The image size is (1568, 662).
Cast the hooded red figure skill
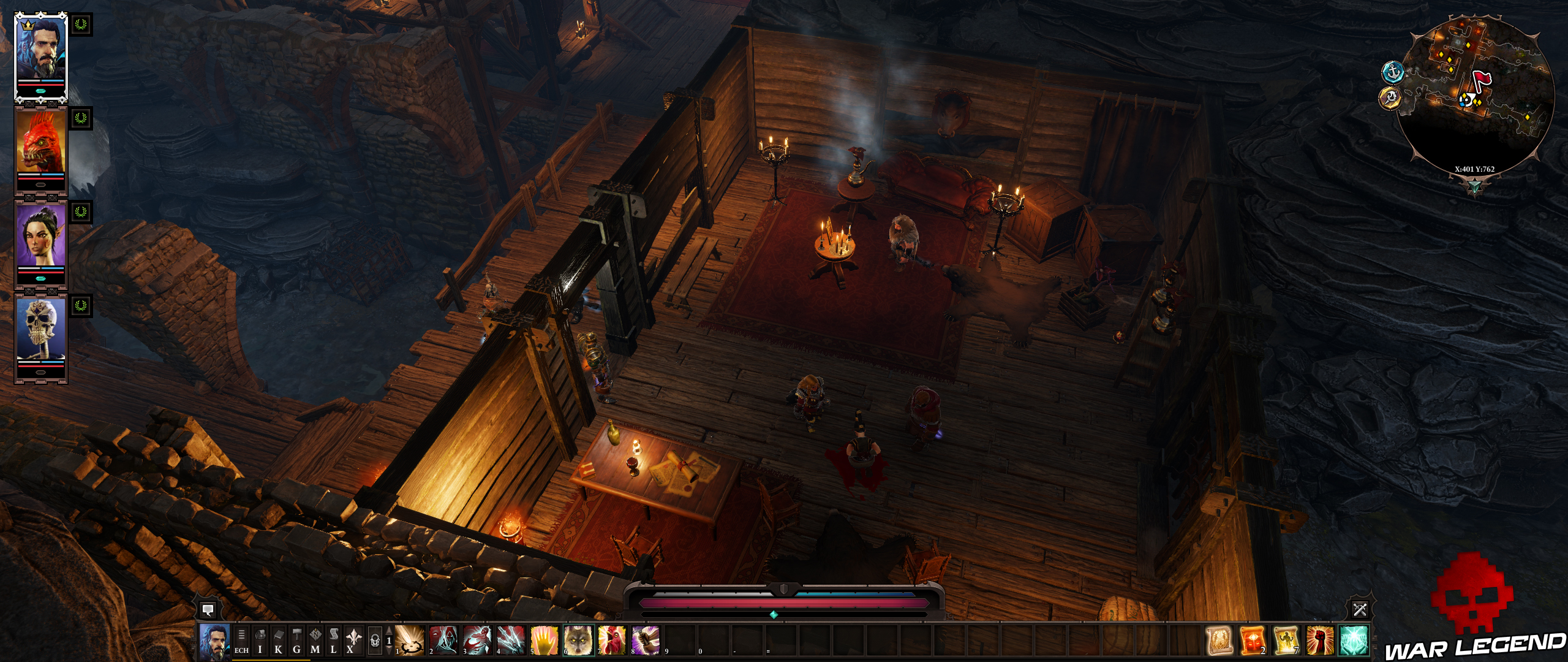click(443, 641)
